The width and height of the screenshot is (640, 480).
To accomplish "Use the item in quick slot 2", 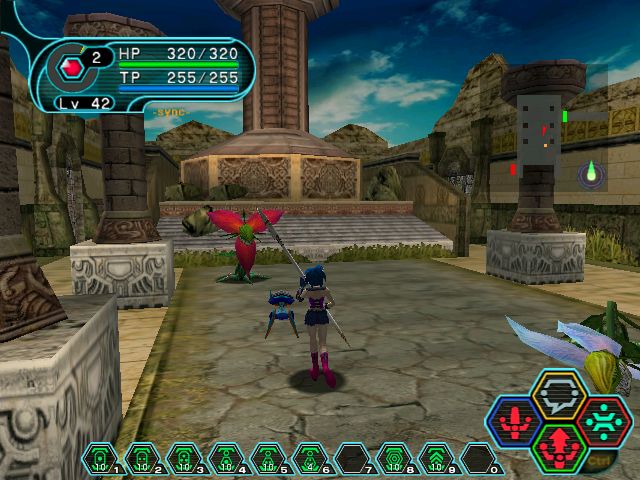I will 142,459.
